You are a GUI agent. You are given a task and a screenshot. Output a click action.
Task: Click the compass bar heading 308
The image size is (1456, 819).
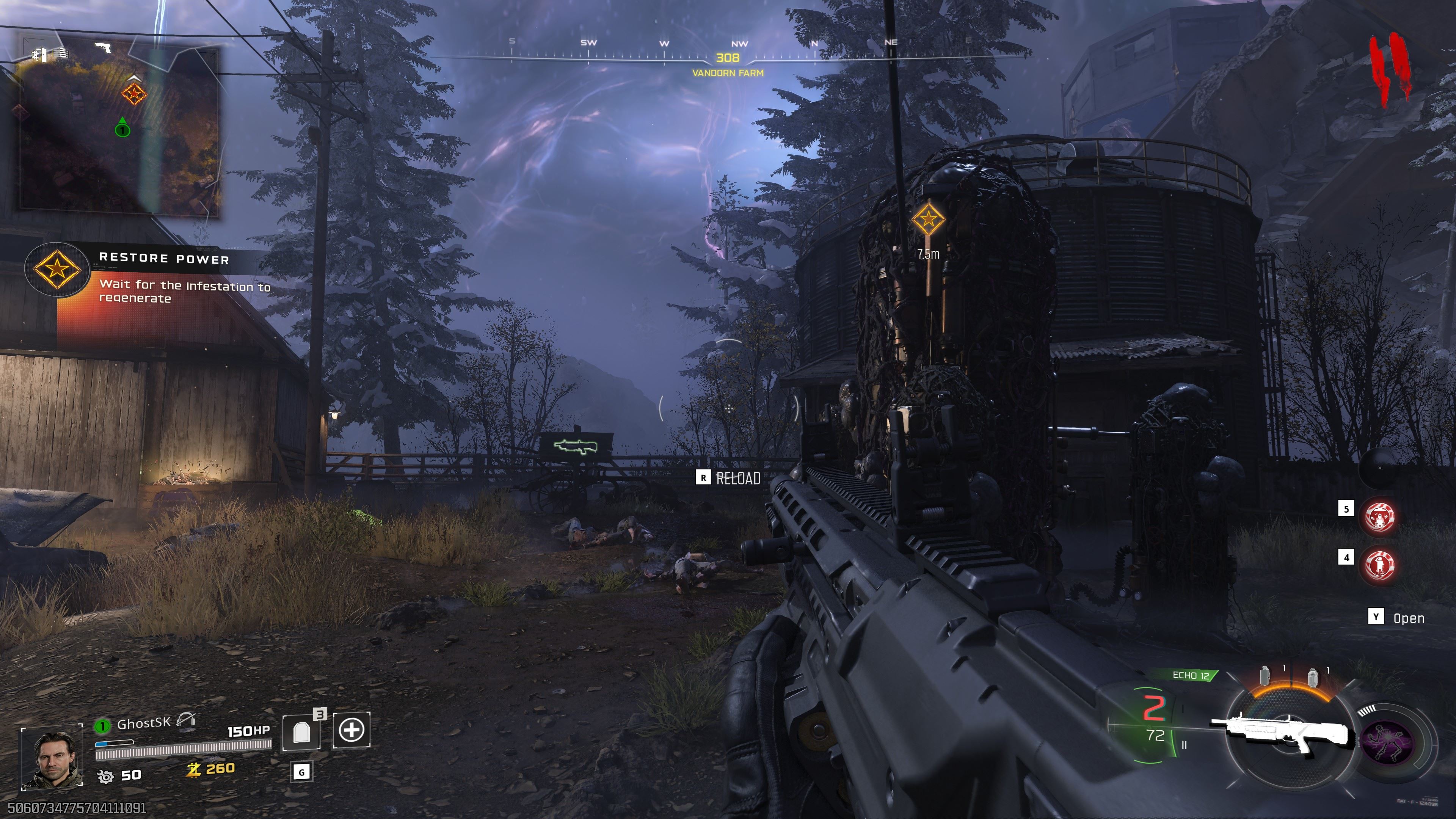[x=728, y=58]
